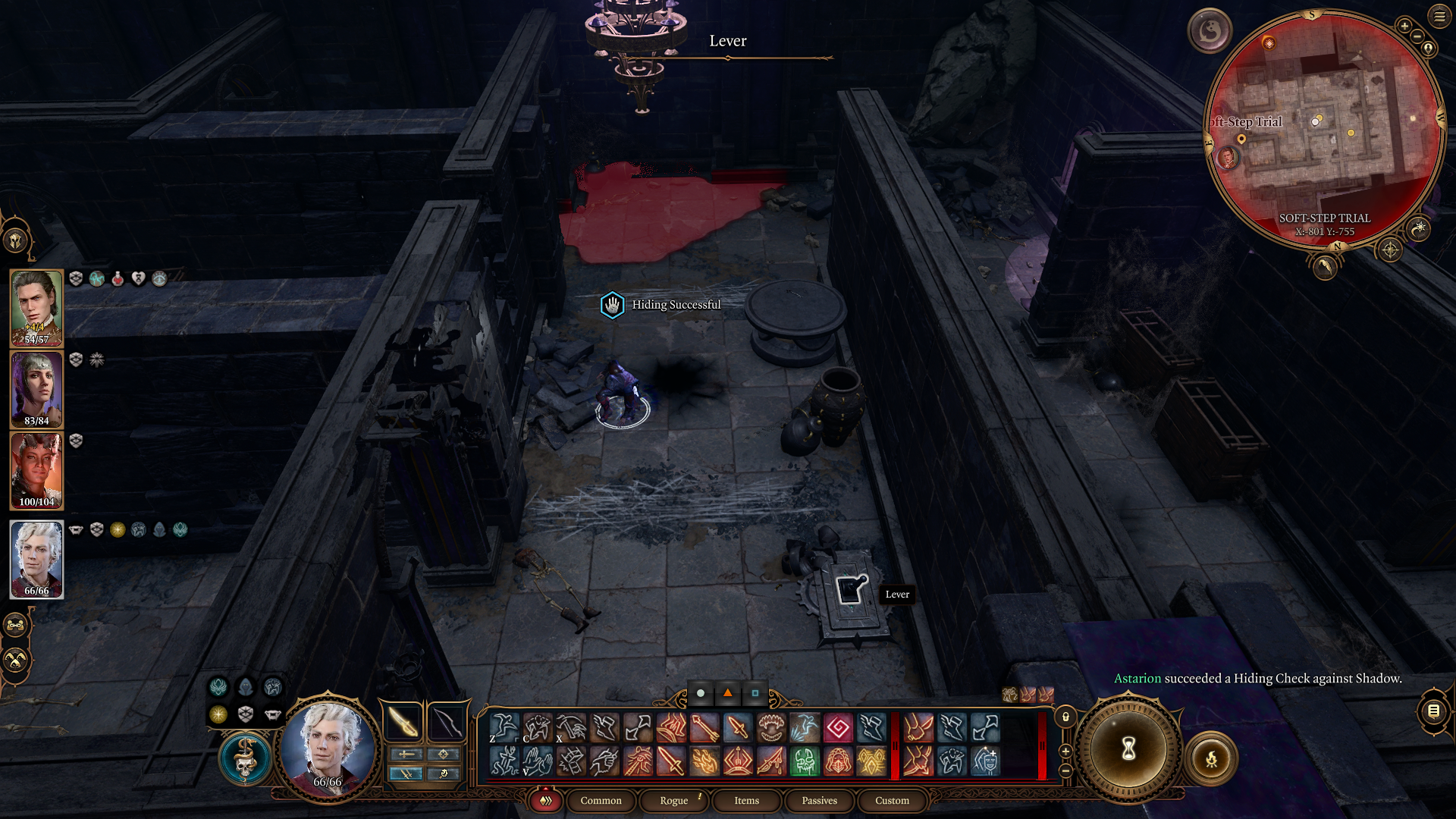Screen dimensions: 1456x819
Task: Open the Passives hotbar tab
Action: (x=819, y=801)
